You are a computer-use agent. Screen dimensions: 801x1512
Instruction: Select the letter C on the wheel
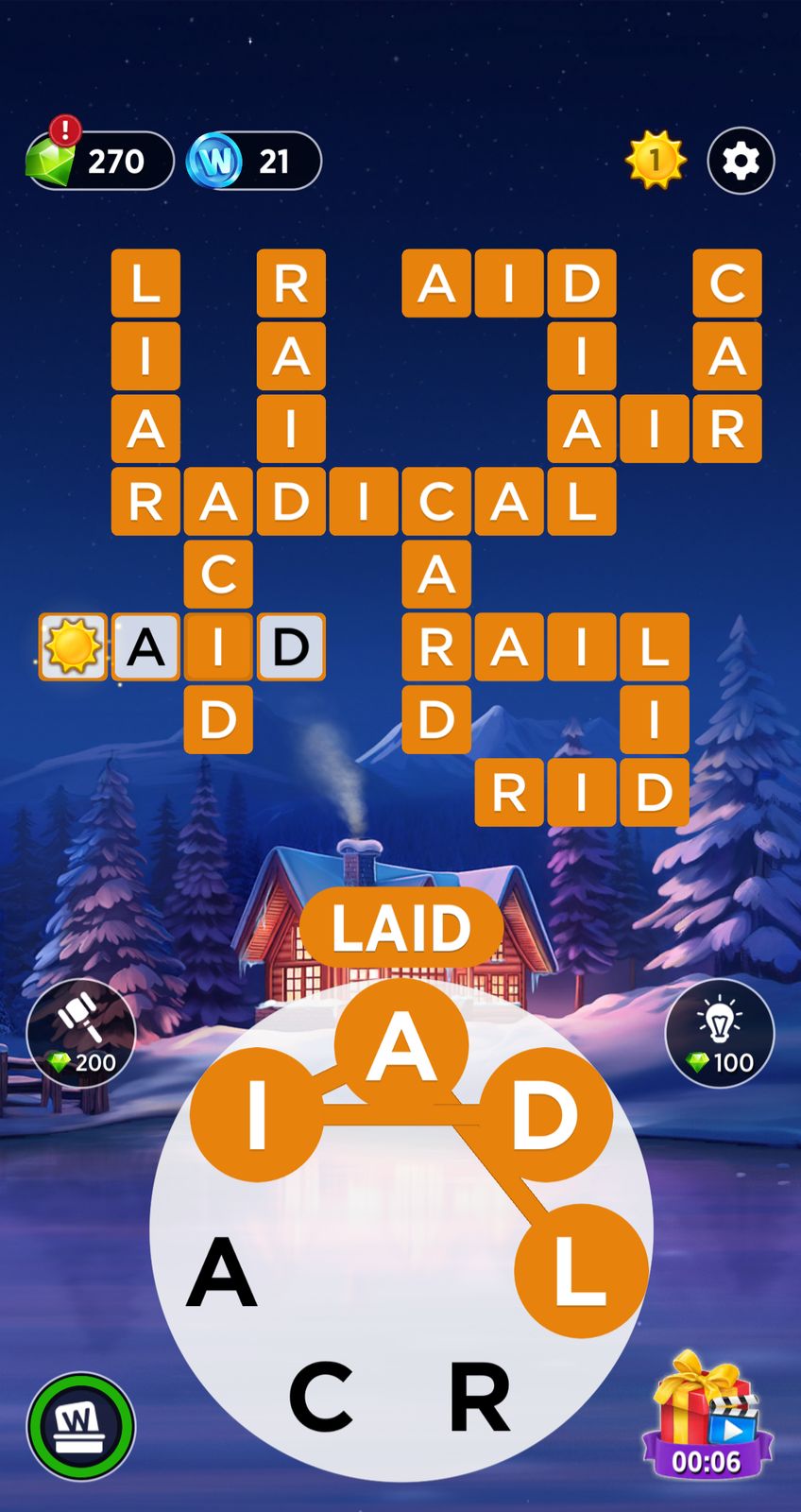321,1396
